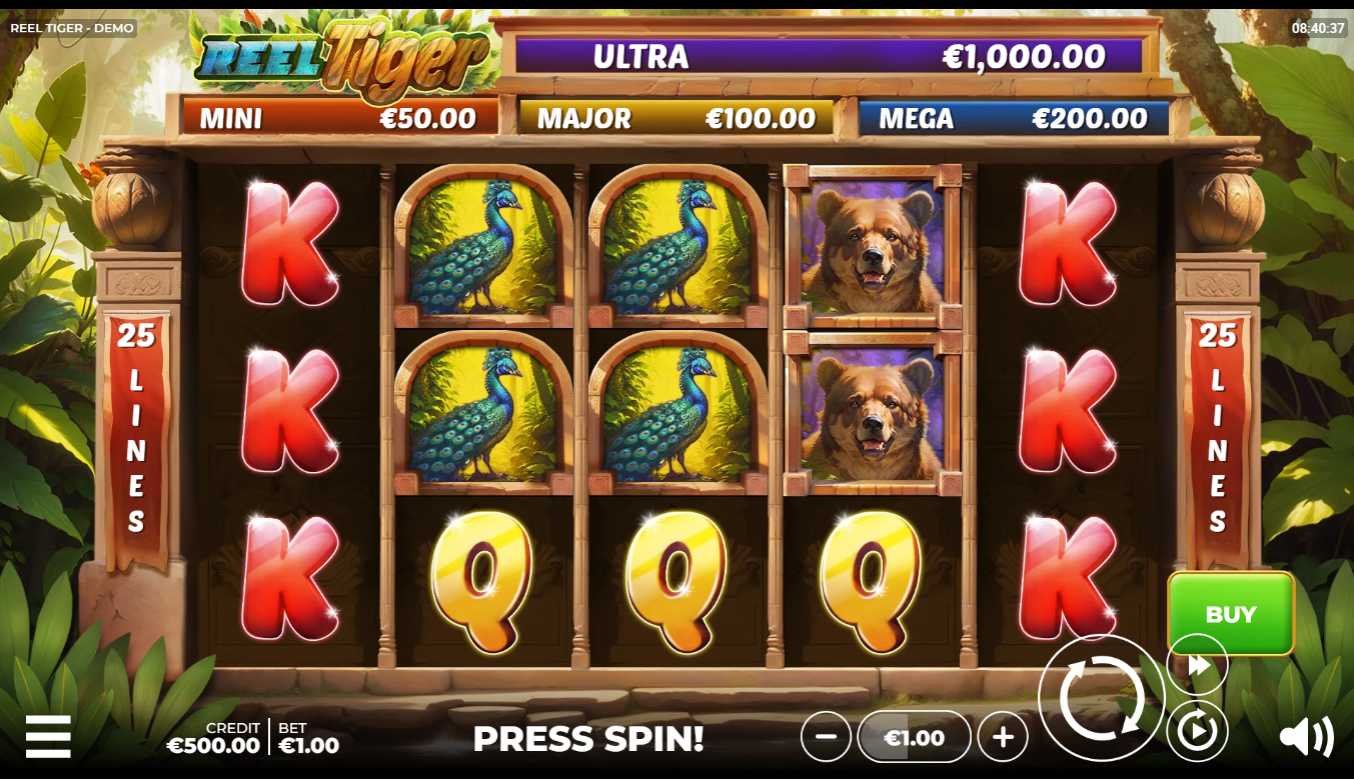
Task: Enable turbo spin with the fast-forward button
Action: (x=1198, y=665)
